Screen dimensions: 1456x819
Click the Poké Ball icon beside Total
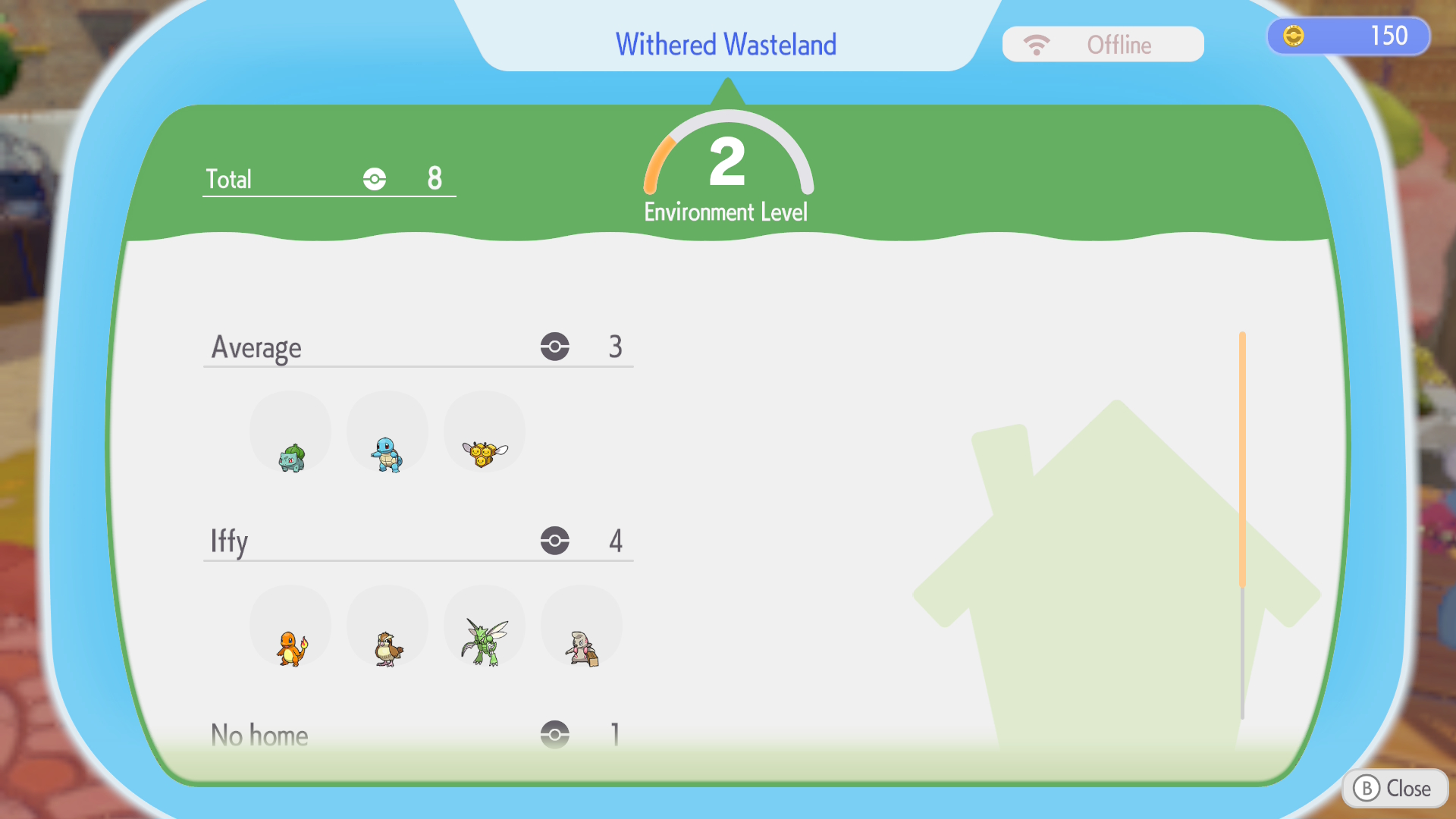[373, 179]
